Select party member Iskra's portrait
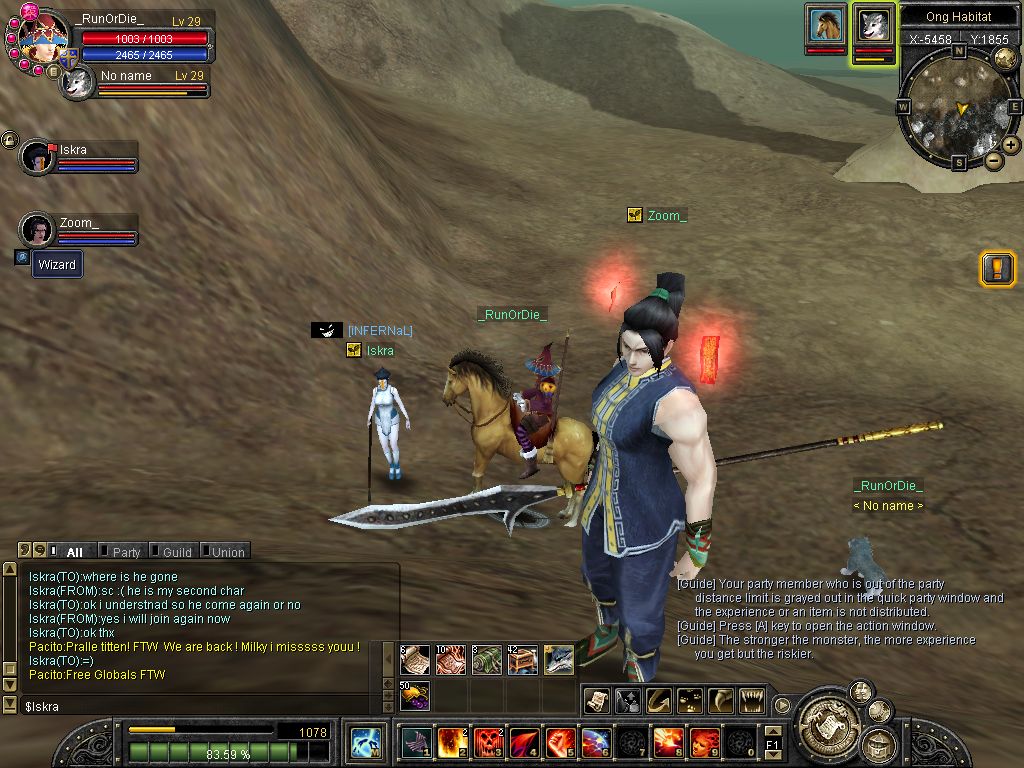The width and height of the screenshot is (1024, 768). coord(38,157)
